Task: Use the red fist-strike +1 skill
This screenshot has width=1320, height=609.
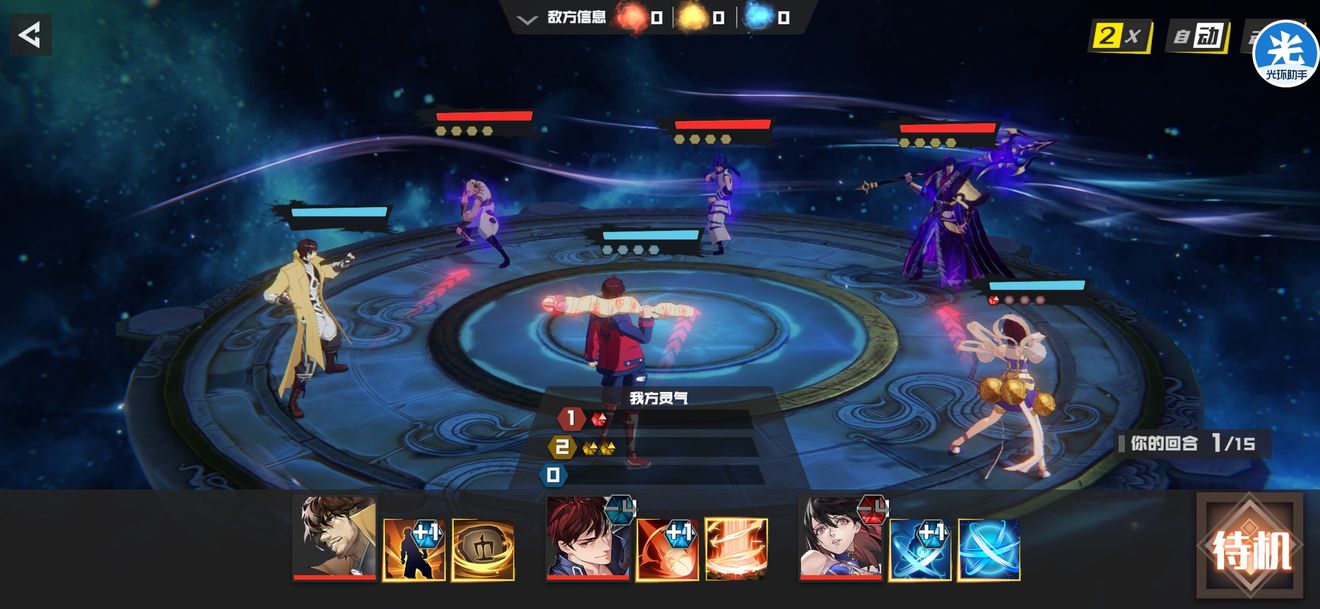Action: point(667,549)
